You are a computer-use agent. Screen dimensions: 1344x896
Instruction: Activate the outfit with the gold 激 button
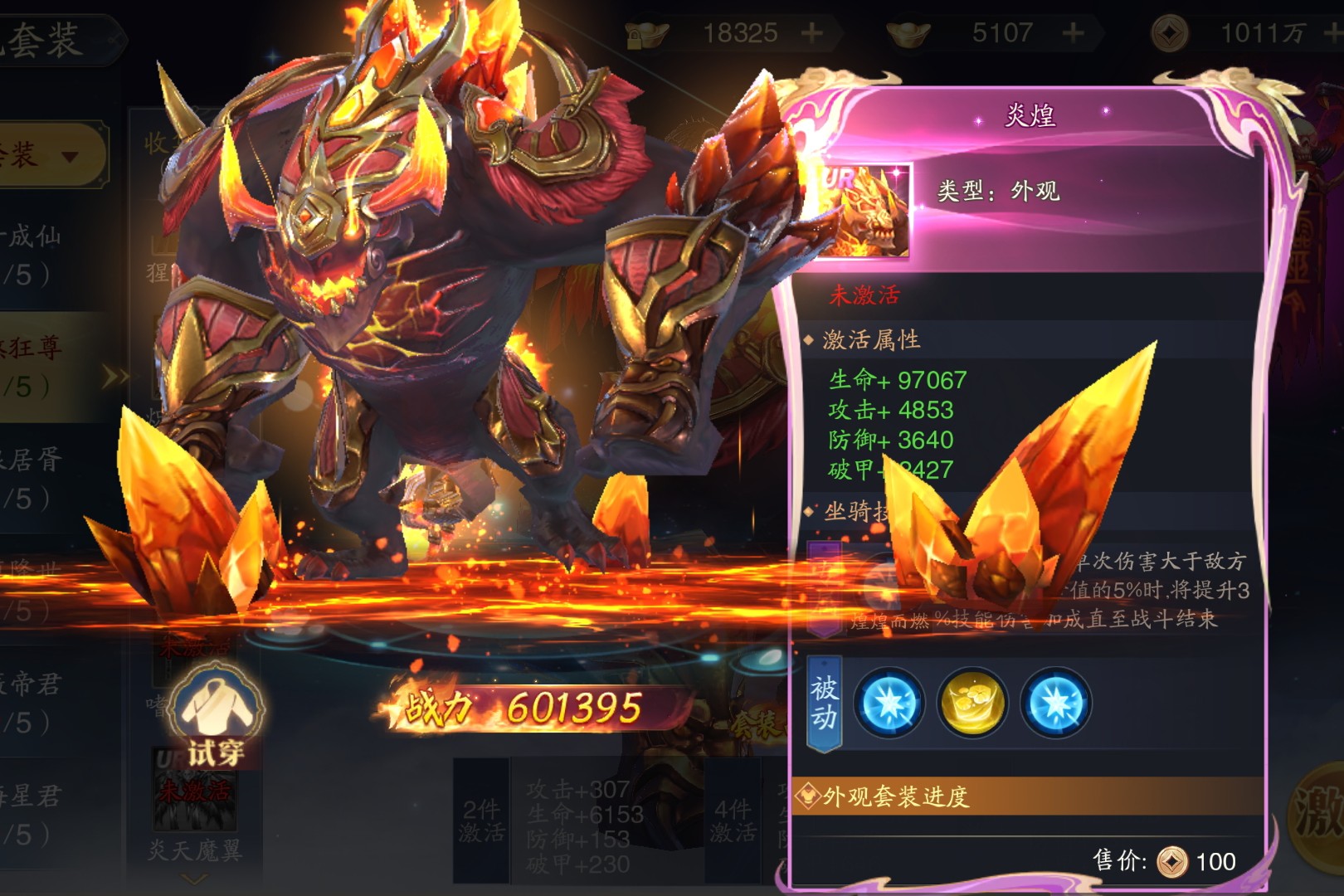point(1319,813)
